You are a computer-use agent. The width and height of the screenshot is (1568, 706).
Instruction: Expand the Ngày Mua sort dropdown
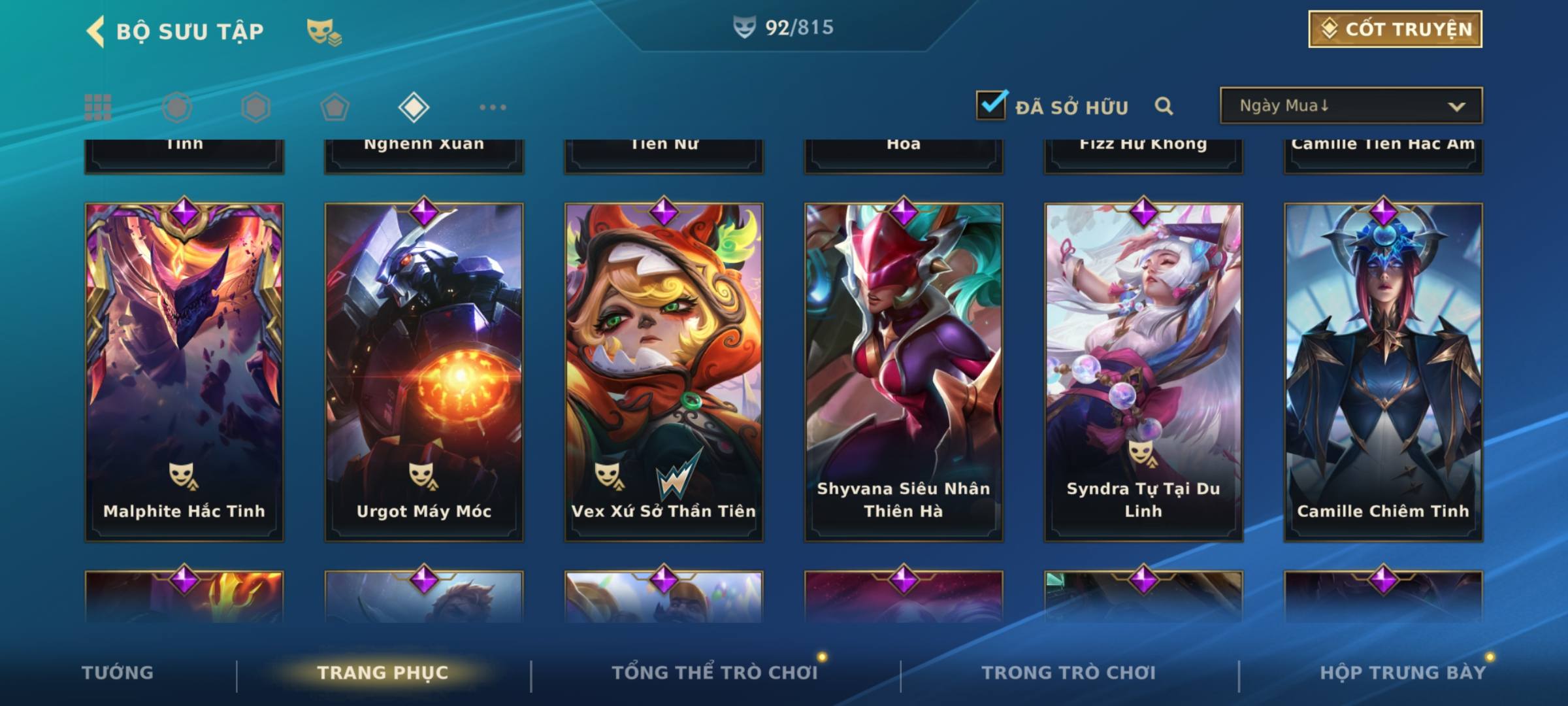[x=1350, y=106]
